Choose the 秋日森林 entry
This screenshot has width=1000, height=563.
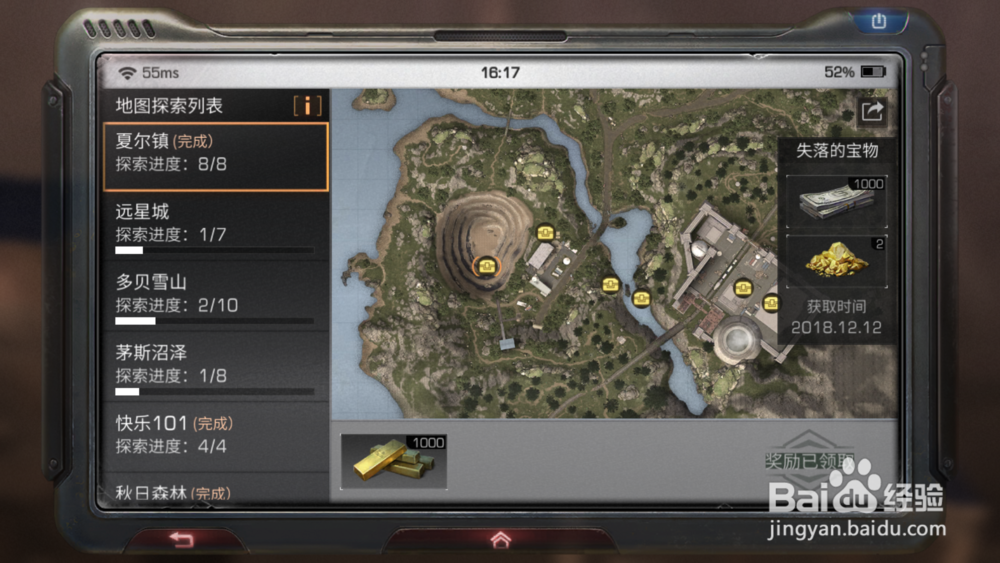[215, 491]
